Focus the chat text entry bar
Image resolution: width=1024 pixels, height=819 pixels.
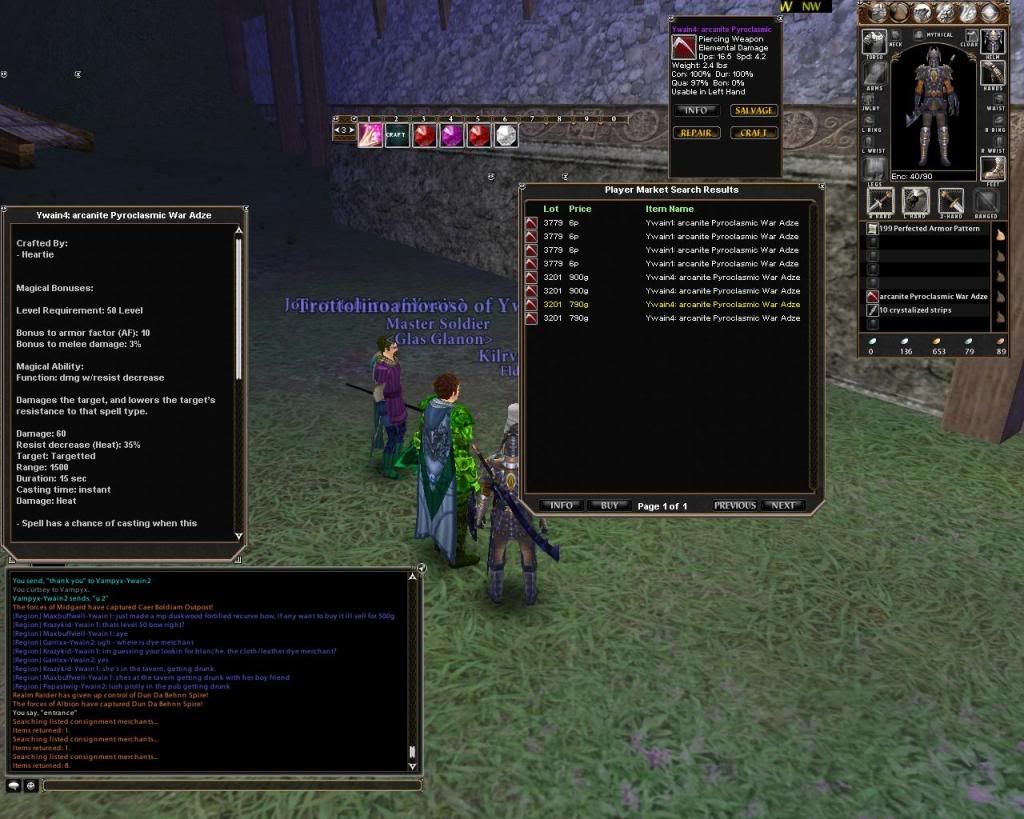coord(230,786)
